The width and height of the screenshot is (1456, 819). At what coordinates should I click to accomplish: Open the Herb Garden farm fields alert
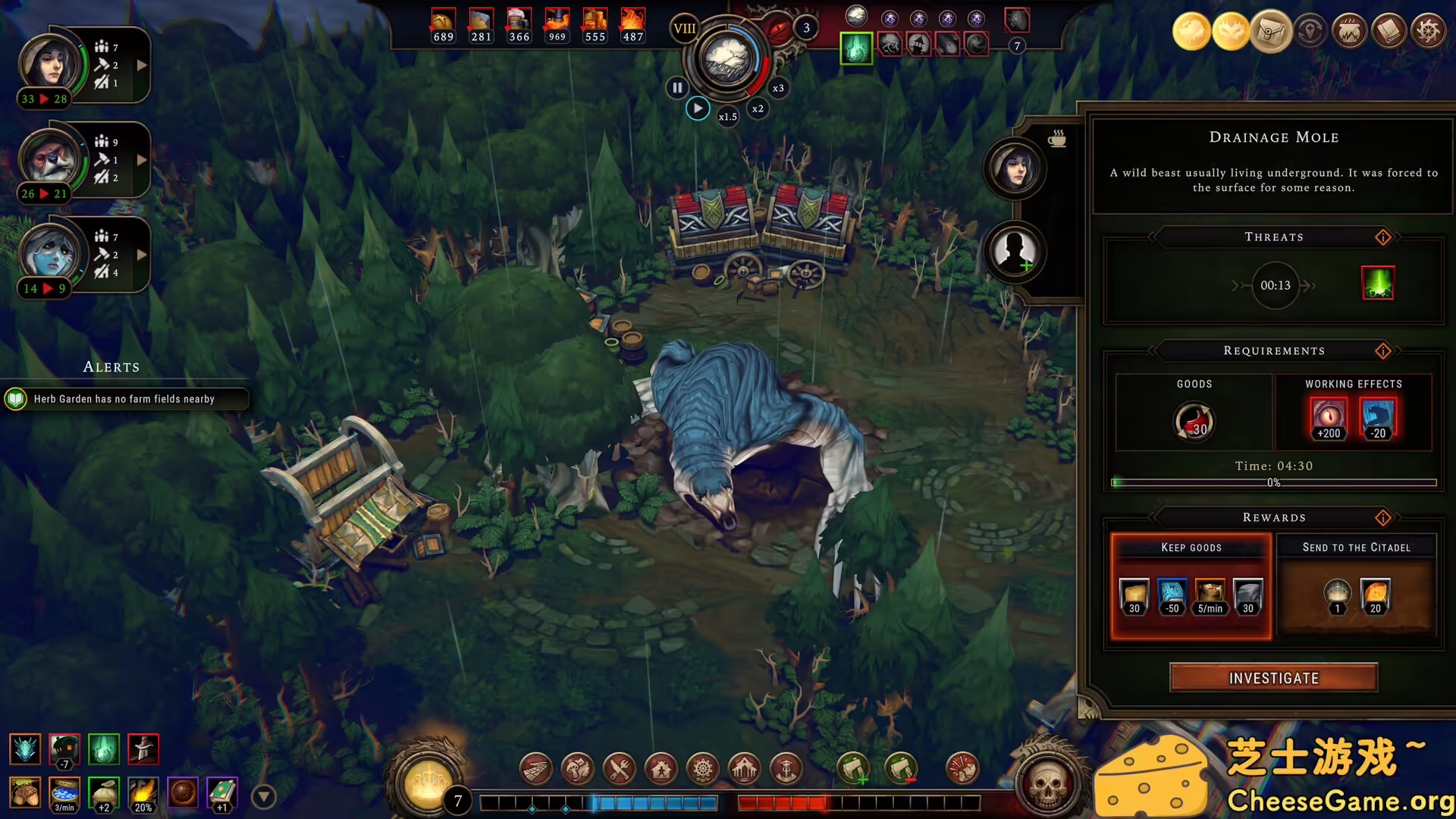(124, 399)
